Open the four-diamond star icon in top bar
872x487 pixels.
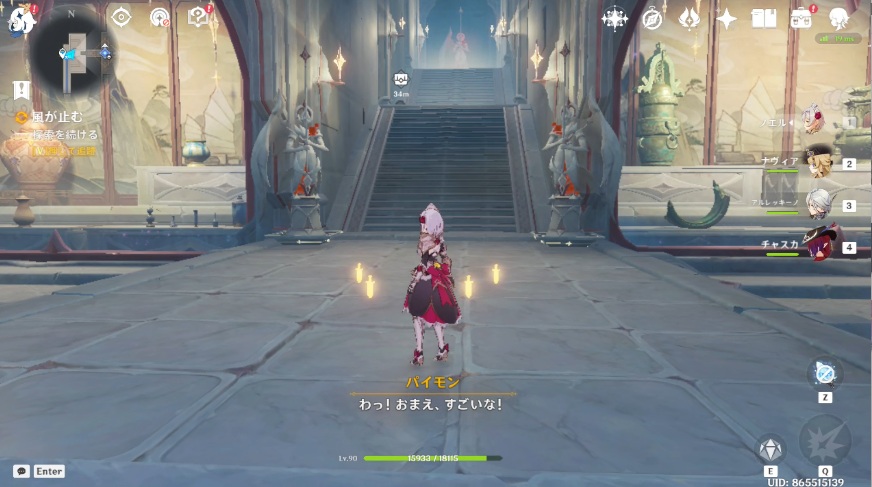[x=614, y=18]
